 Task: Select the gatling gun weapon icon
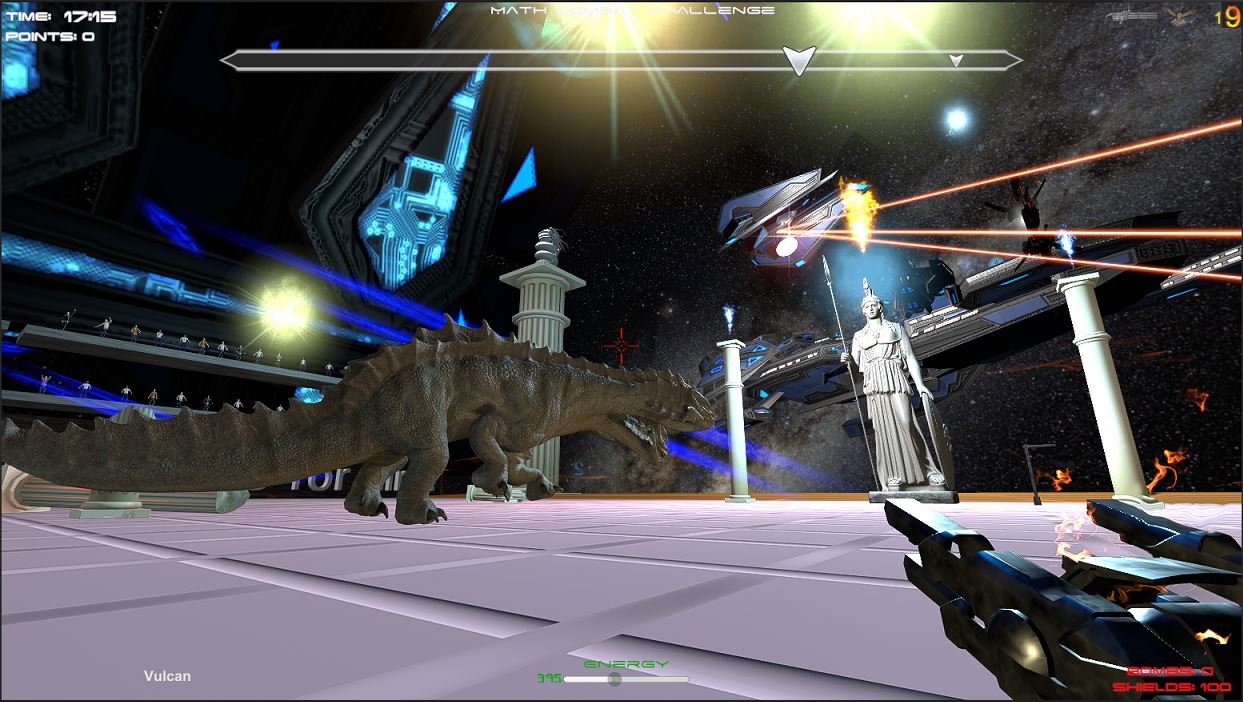click(1131, 16)
